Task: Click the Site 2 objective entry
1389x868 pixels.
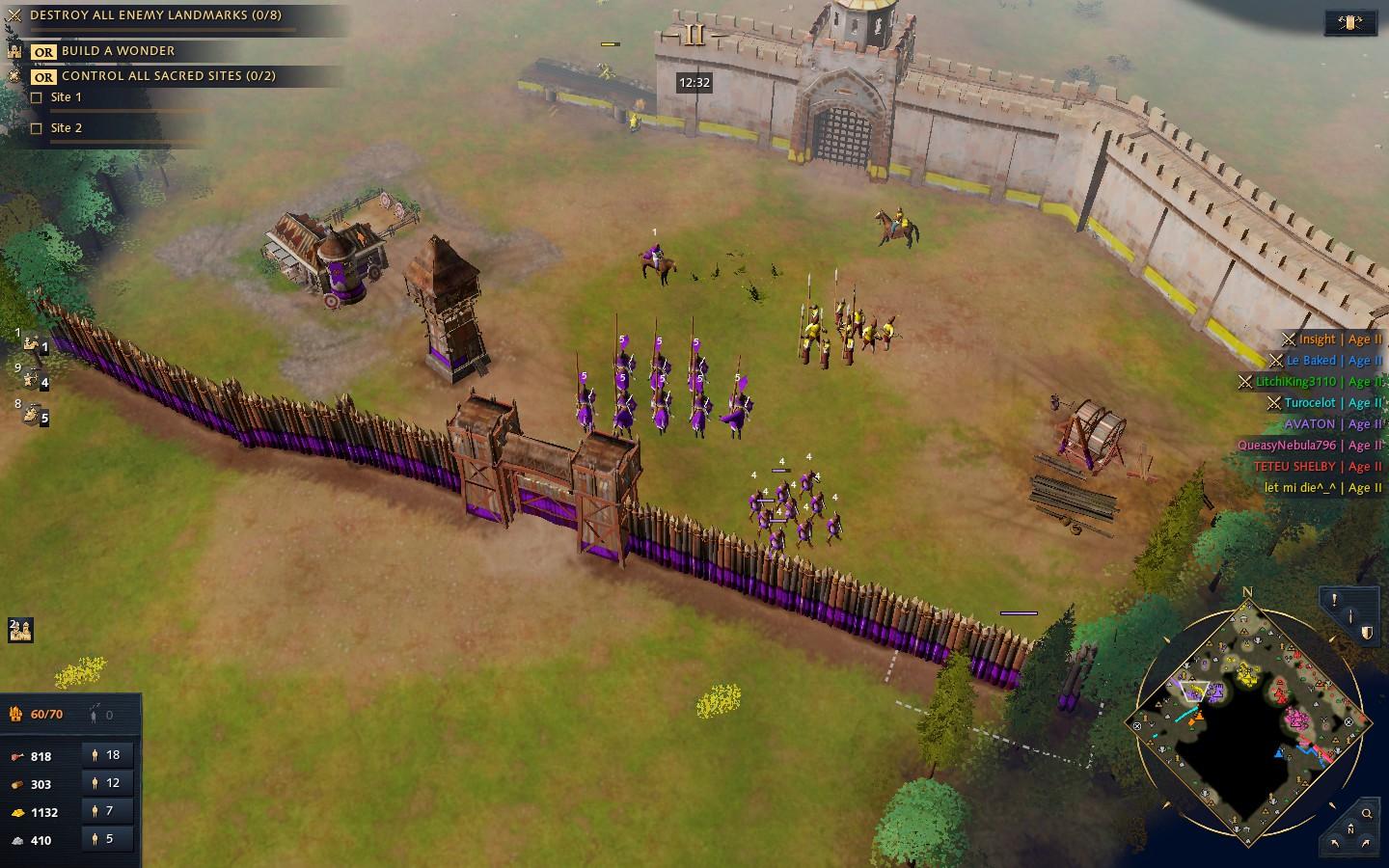Action: tap(66, 128)
